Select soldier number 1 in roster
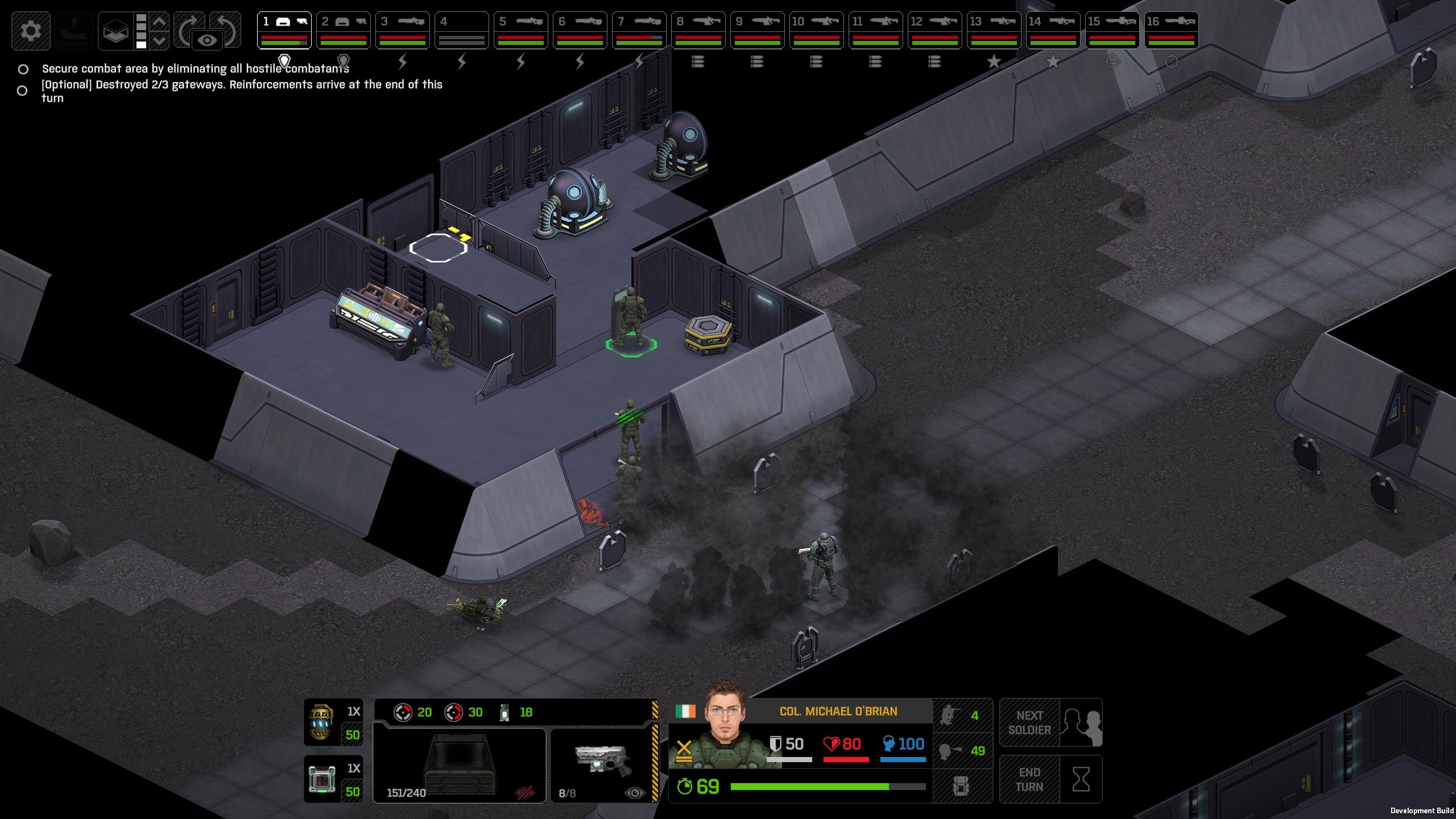Image resolution: width=1456 pixels, height=819 pixels. click(284, 30)
